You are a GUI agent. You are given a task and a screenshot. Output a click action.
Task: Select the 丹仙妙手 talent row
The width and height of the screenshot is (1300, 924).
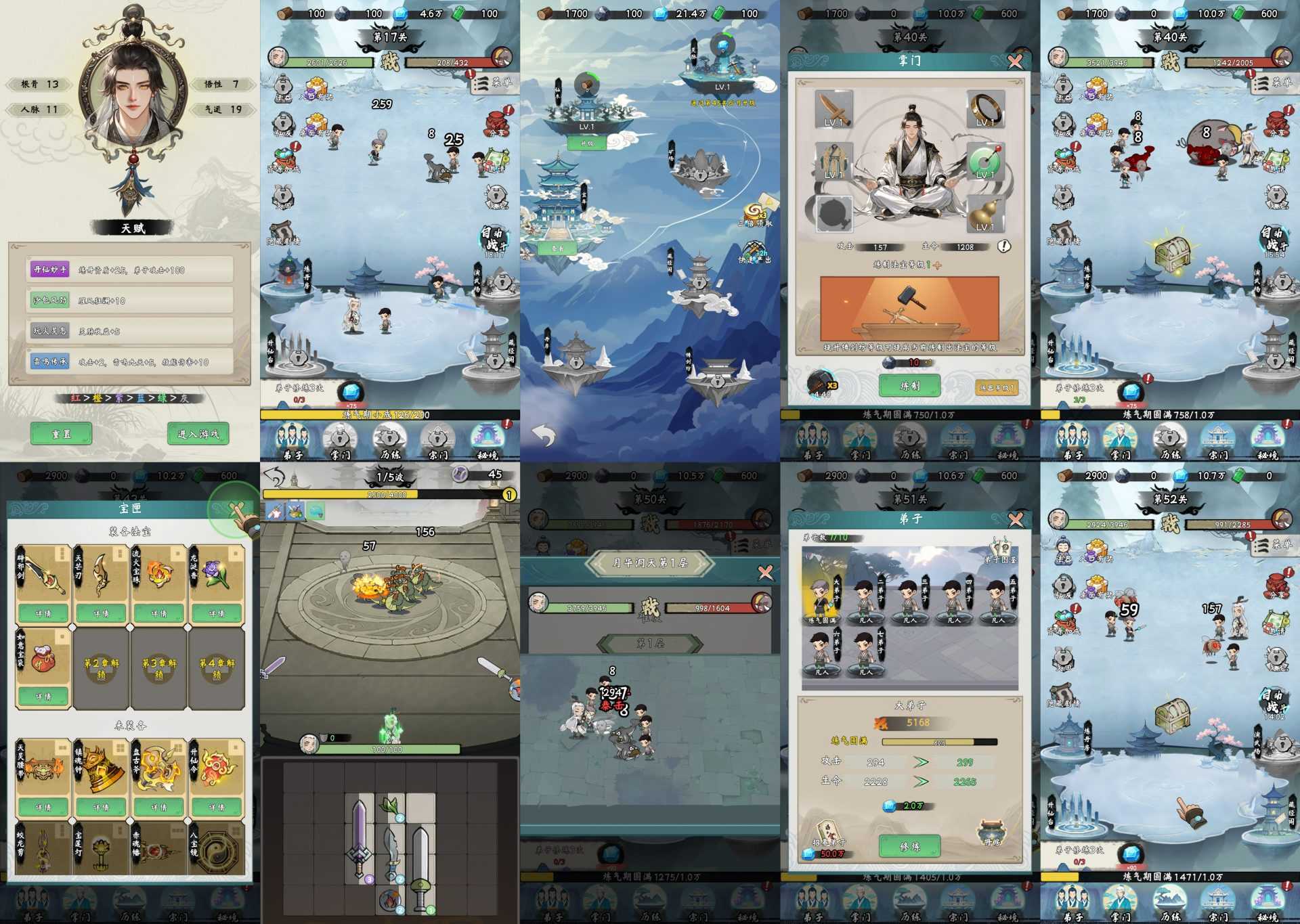131,269
